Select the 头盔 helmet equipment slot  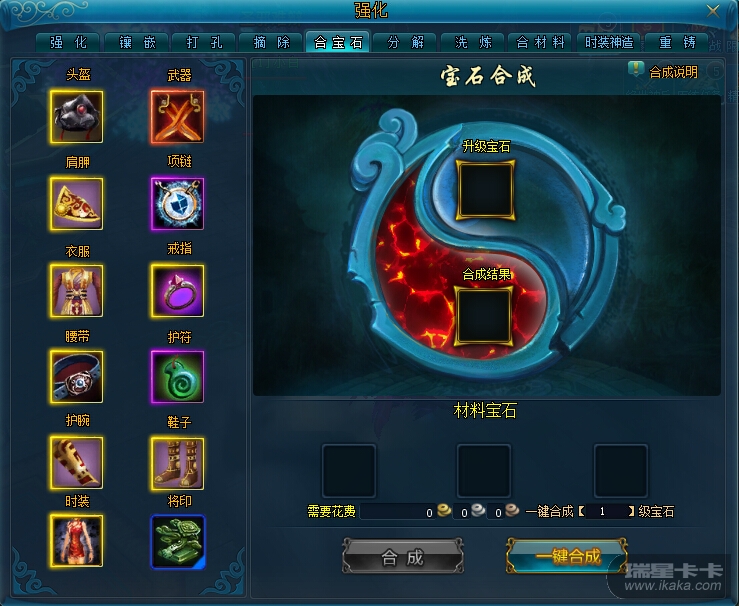point(76,117)
